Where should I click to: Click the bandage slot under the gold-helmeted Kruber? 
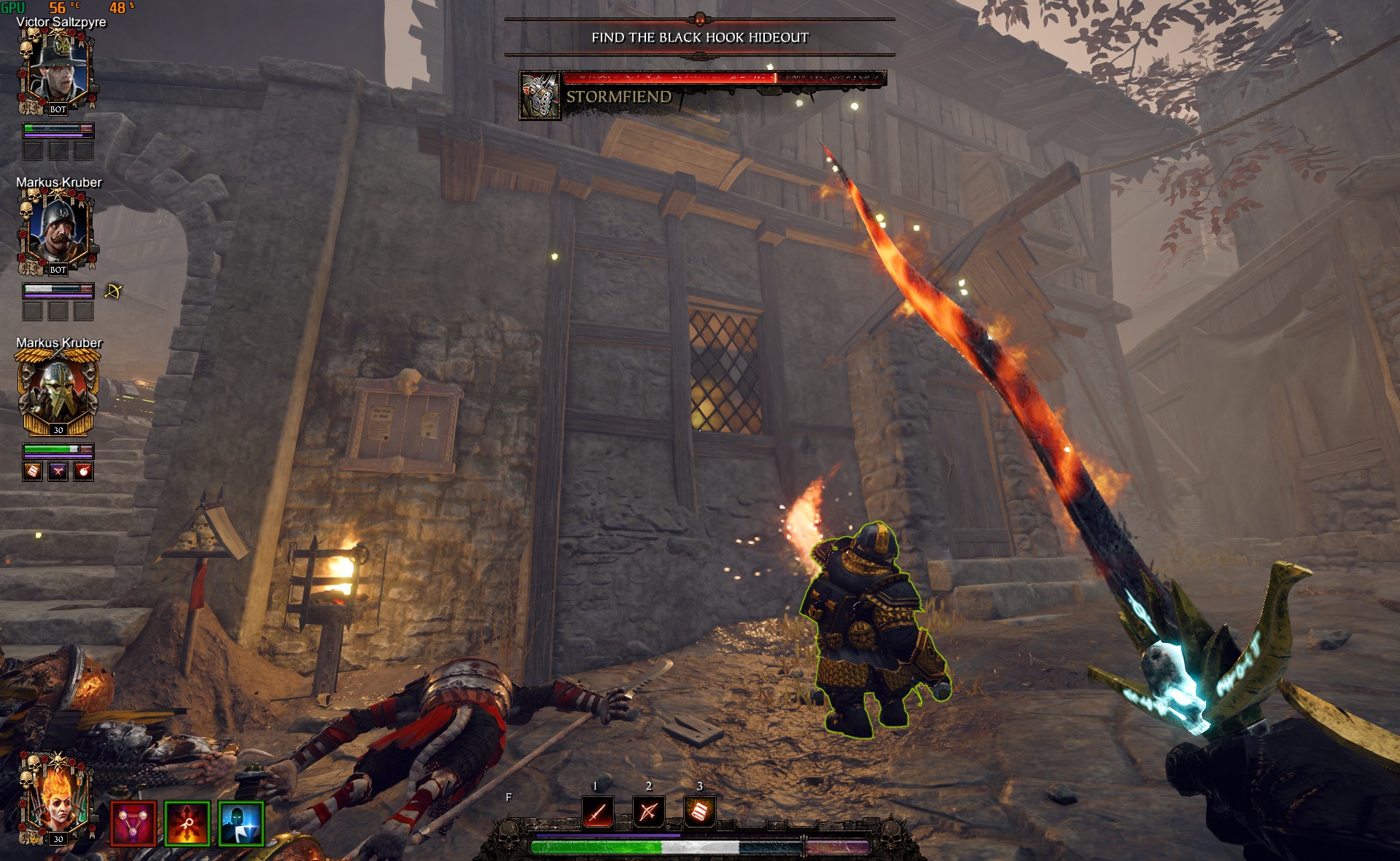pyautogui.click(x=33, y=472)
